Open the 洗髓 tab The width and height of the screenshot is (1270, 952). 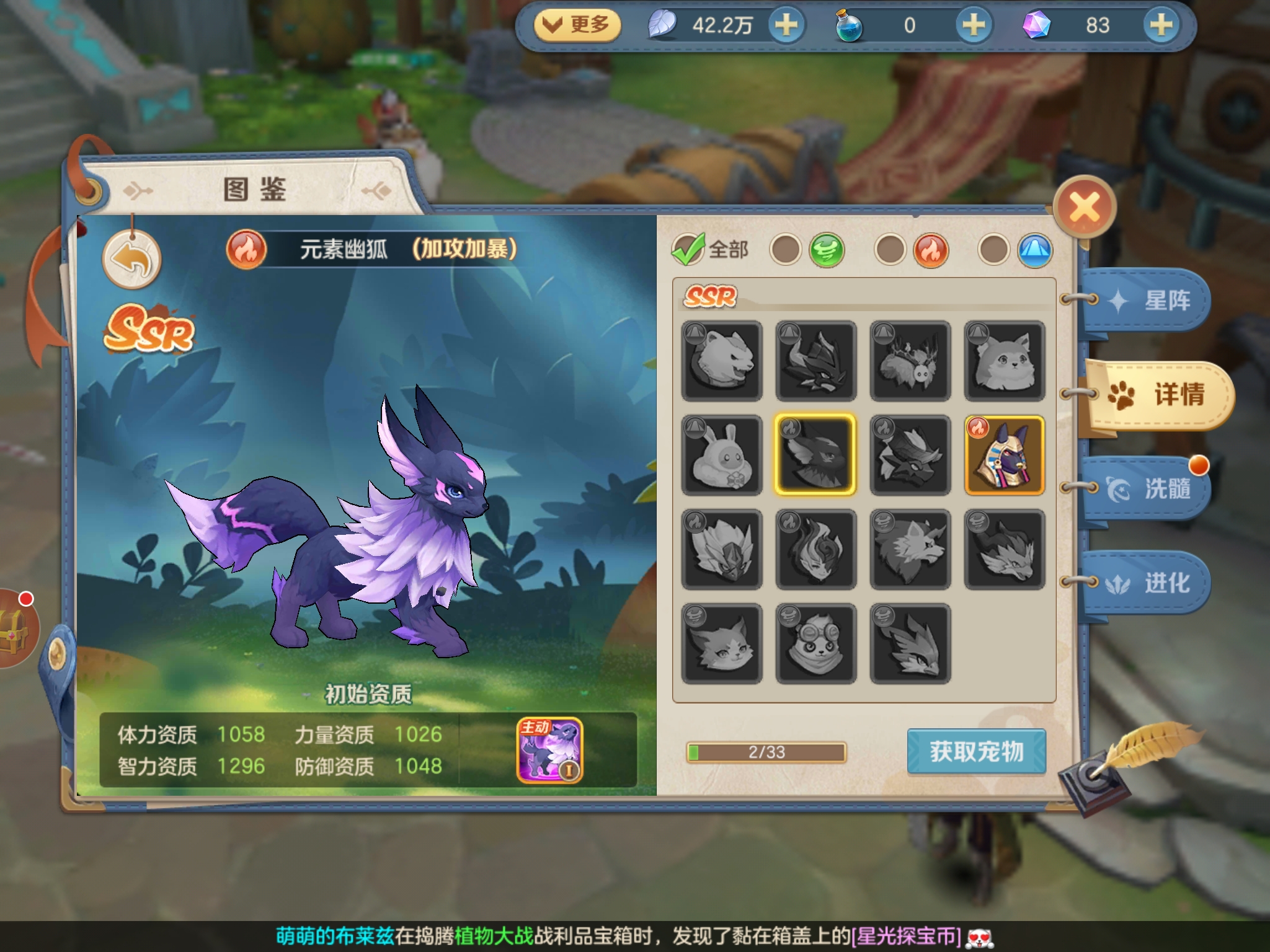1147,489
